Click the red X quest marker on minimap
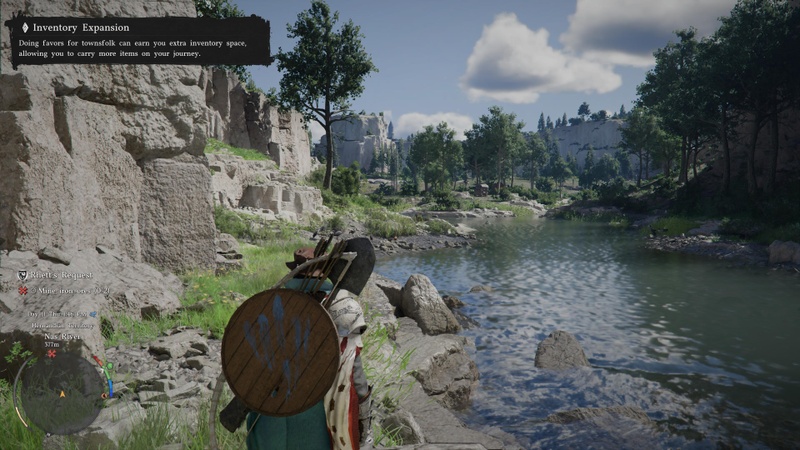Screen dimensions: 800x450 tap(51, 353)
